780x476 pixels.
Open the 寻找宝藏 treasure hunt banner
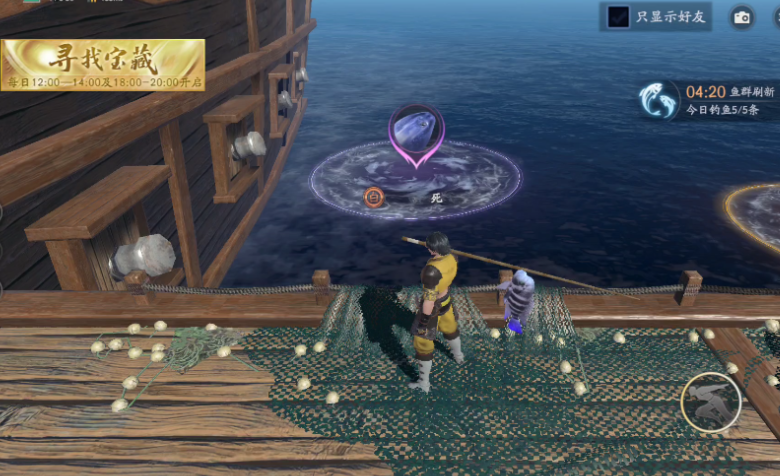pos(103,65)
